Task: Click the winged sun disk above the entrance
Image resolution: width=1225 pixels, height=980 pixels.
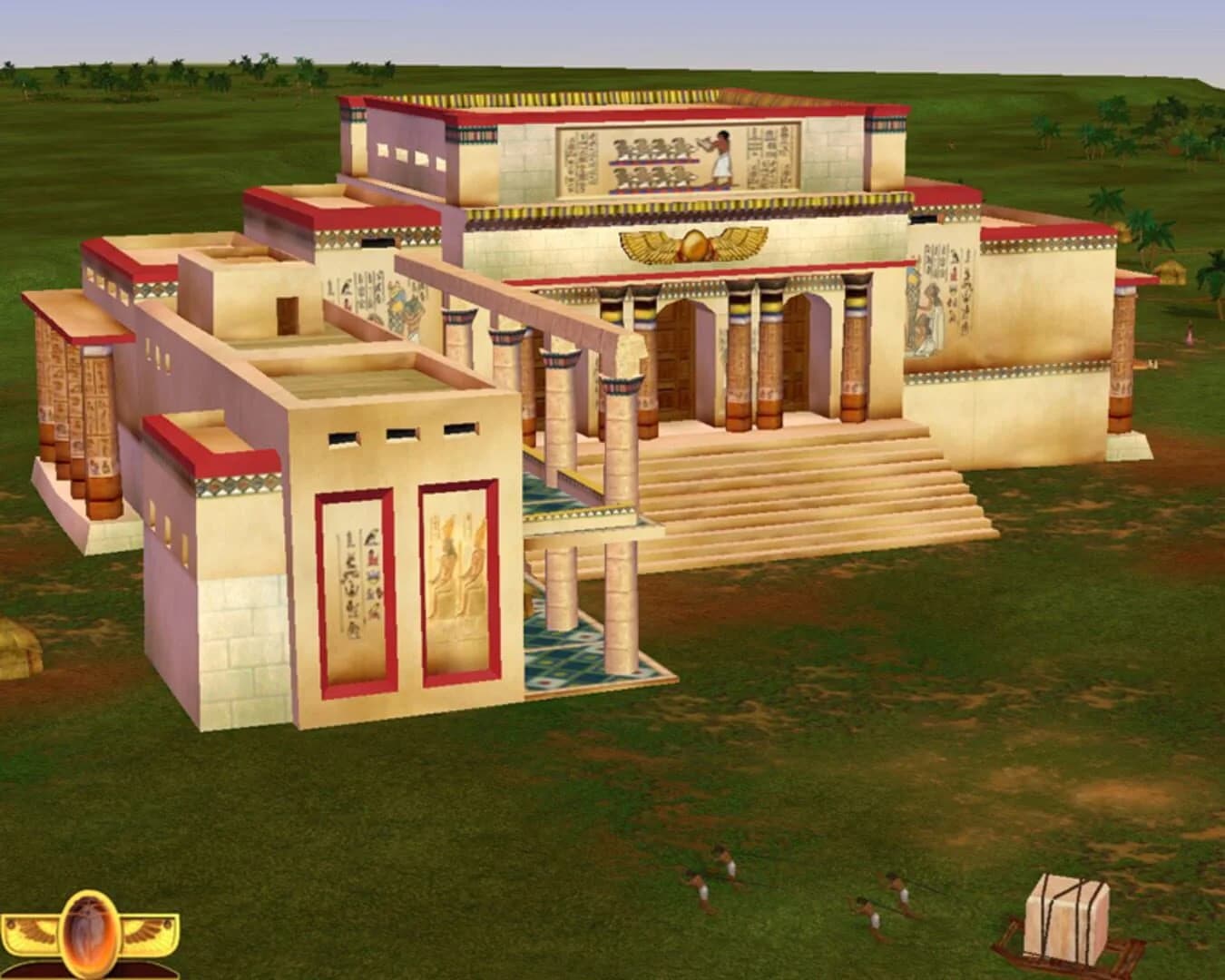Action: [691, 243]
